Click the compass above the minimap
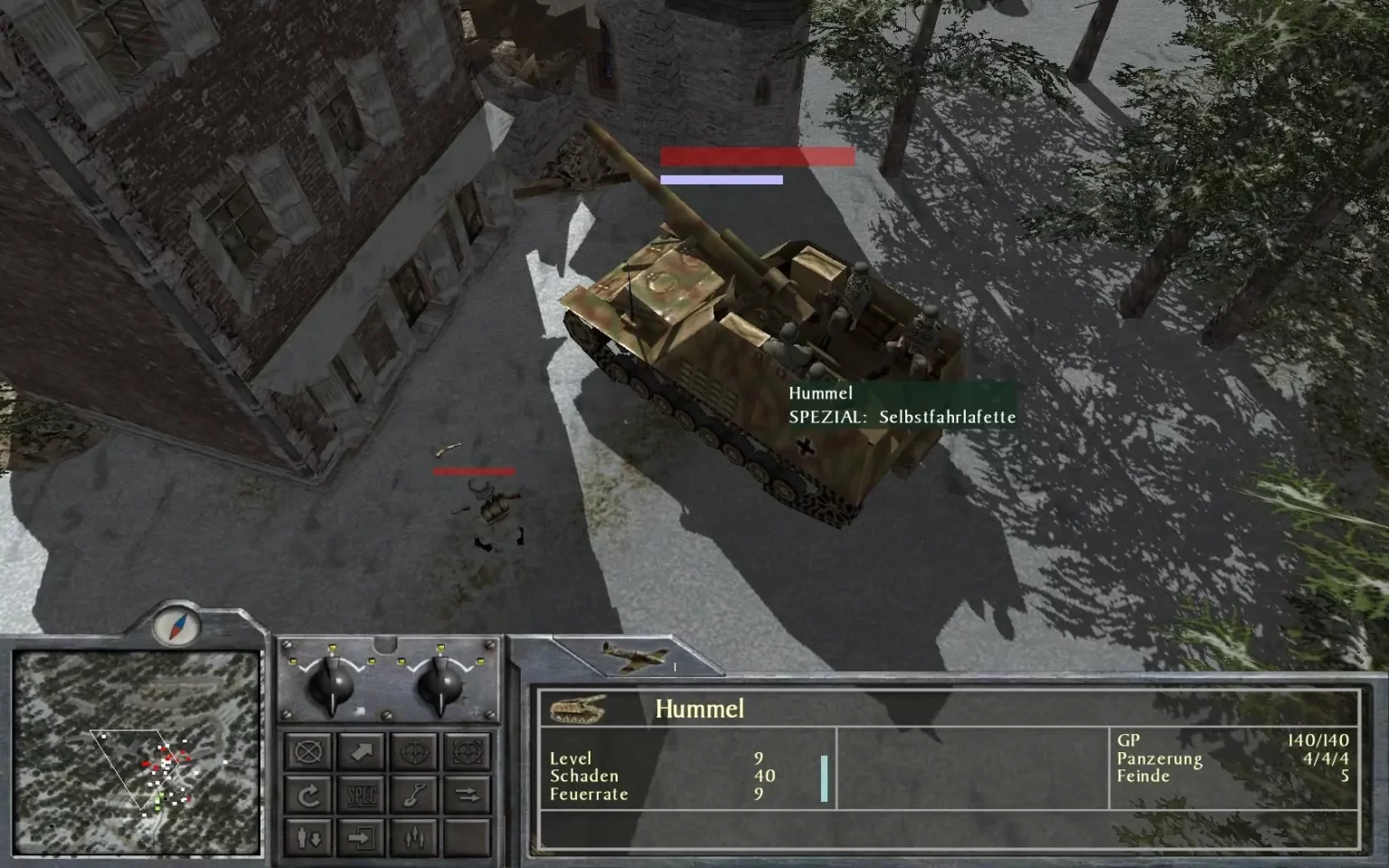The width and height of the screenshot is (1389, 868). pyautogui.click(x=175, y=625)
